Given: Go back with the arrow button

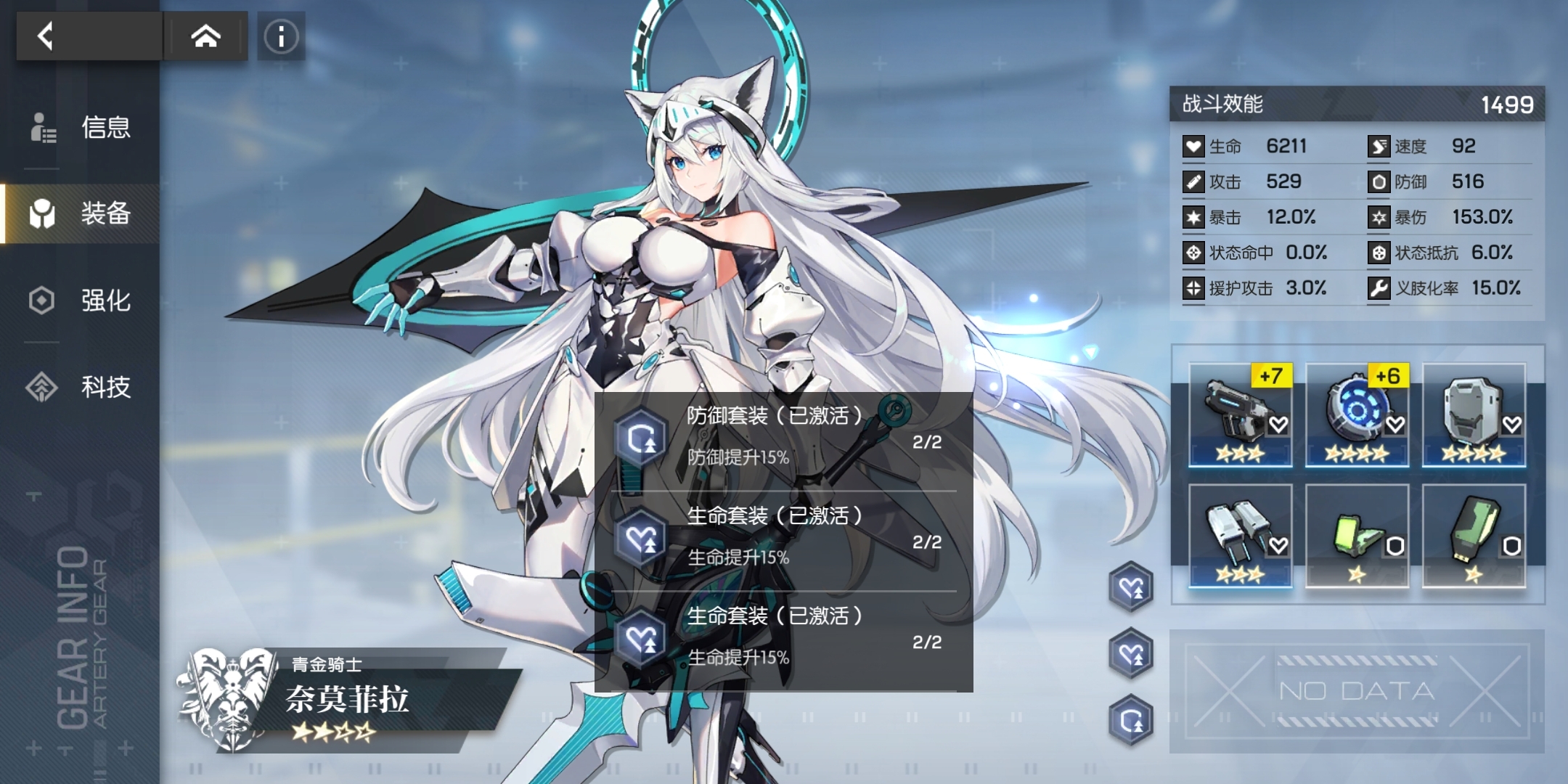Looking at the screenshot, I should [x=46, y=36].
